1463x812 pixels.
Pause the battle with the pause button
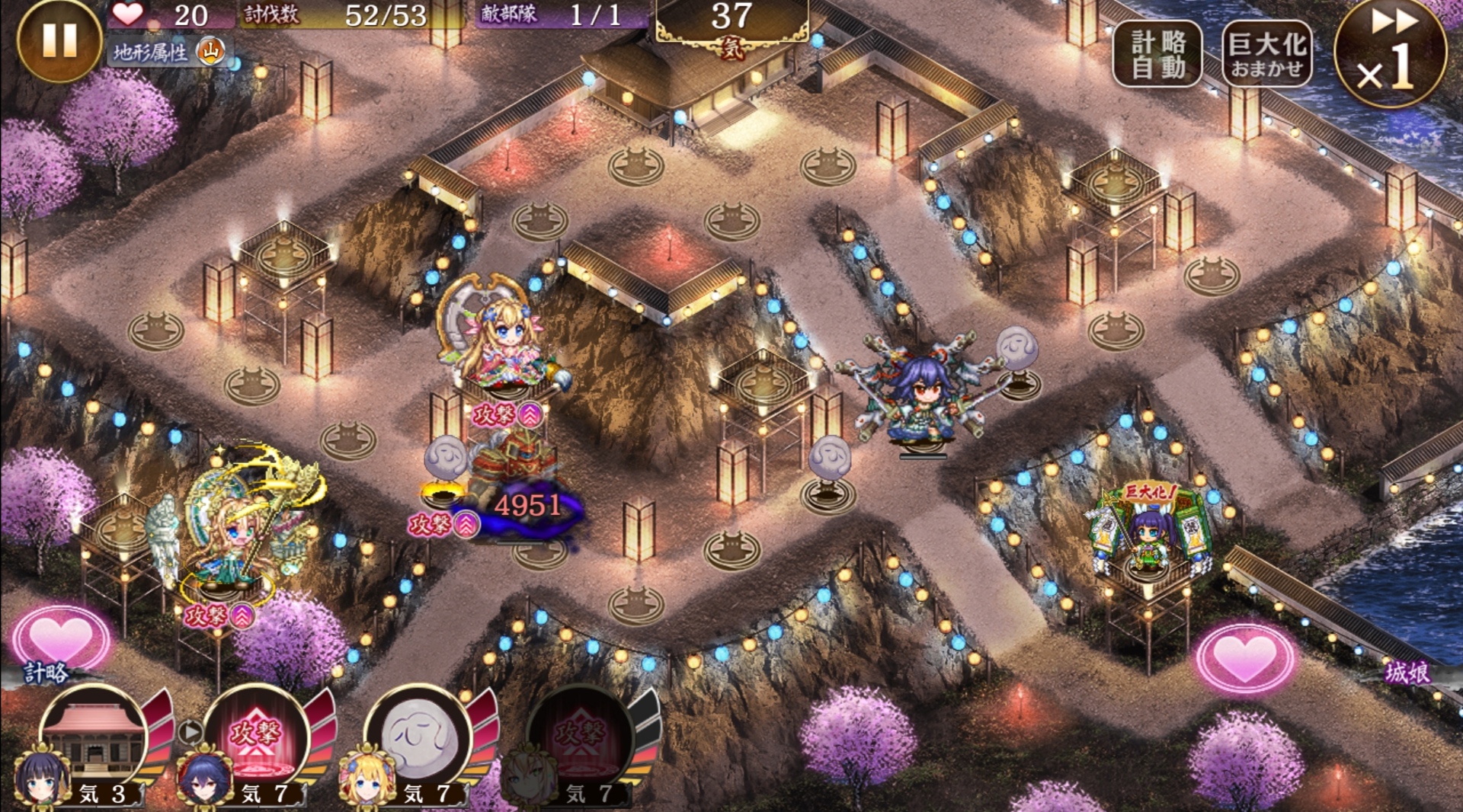pos(59,39)
